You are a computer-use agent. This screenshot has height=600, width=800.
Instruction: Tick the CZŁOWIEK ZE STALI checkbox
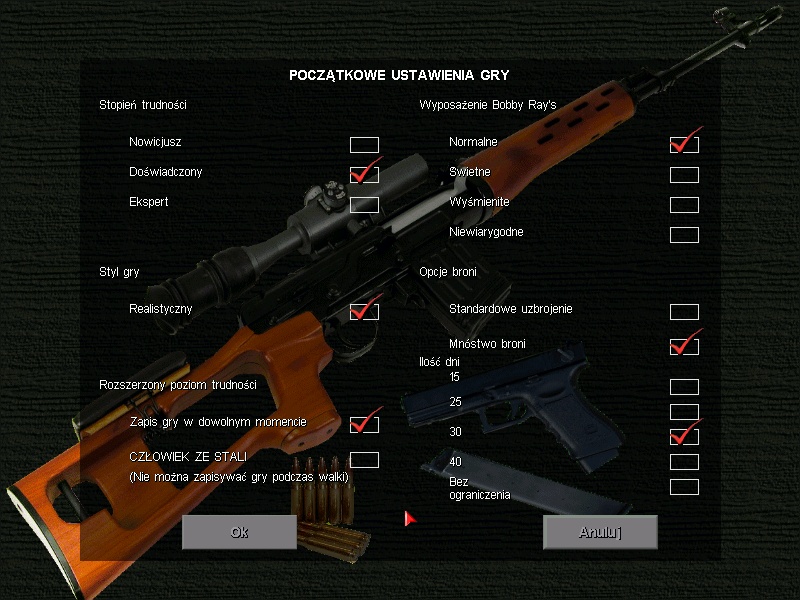tap(364, 460)
